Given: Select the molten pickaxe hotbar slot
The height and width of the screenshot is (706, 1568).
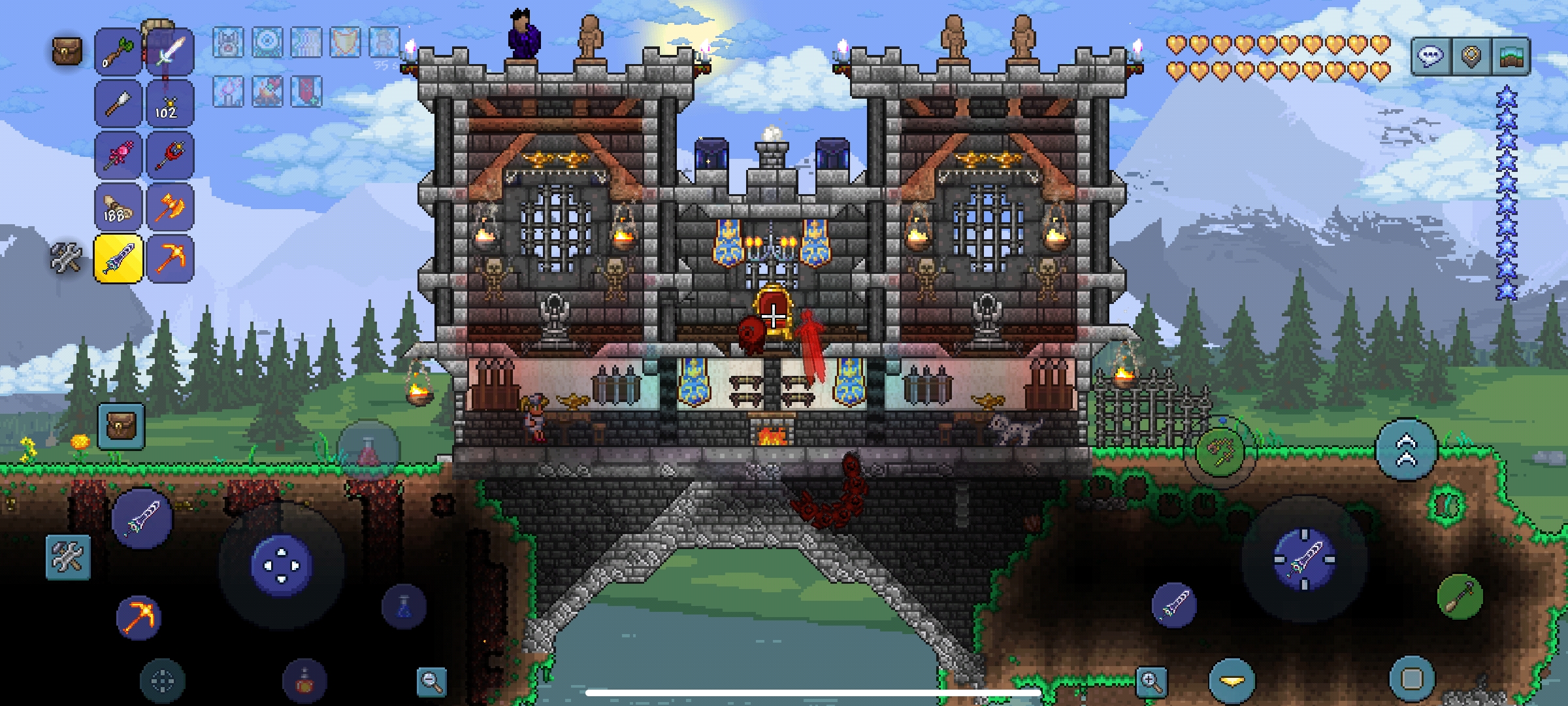Looking at the screenshot, I should (169, 259).
